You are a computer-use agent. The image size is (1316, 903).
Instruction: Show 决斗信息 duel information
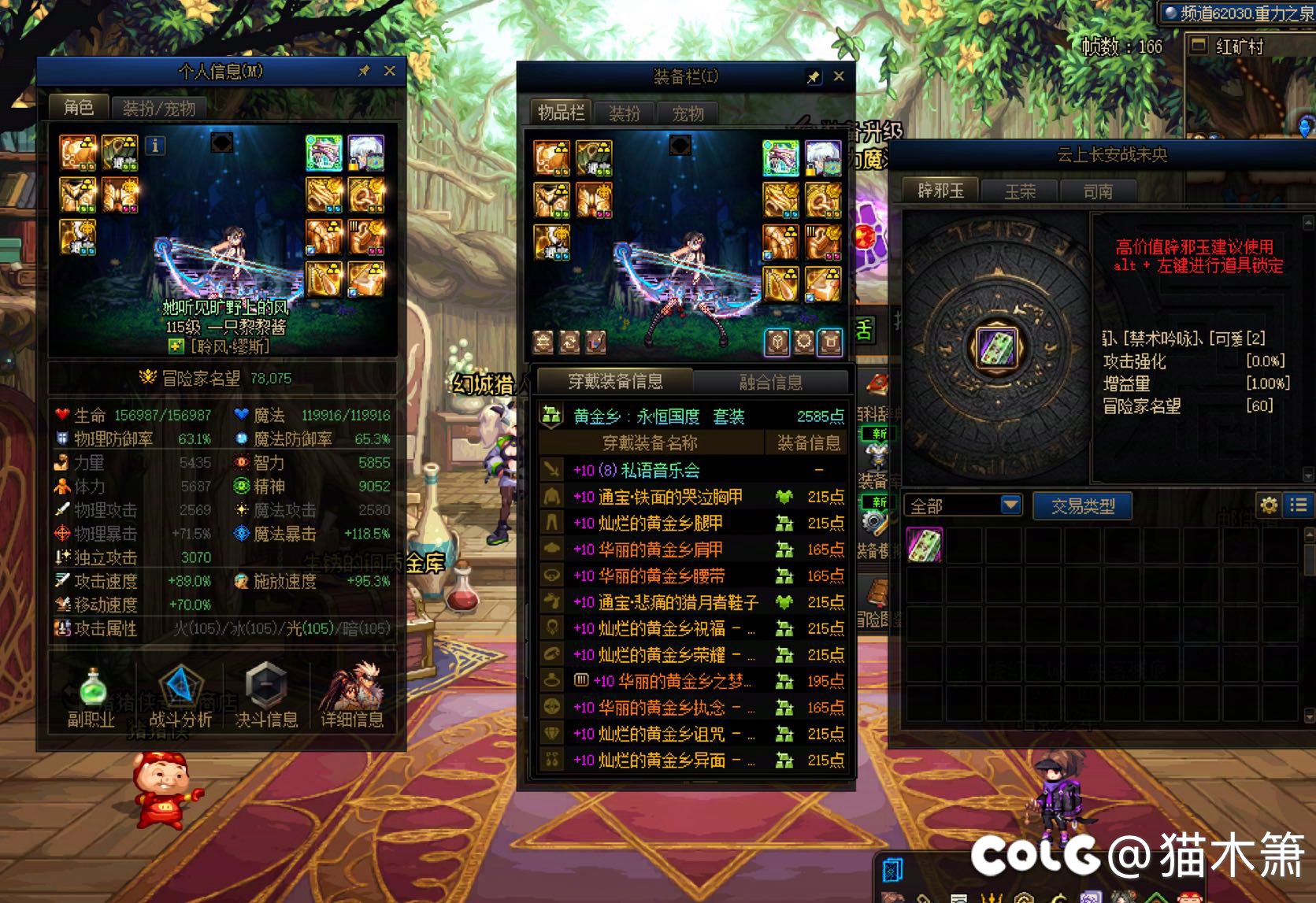[x=266, y=698]
